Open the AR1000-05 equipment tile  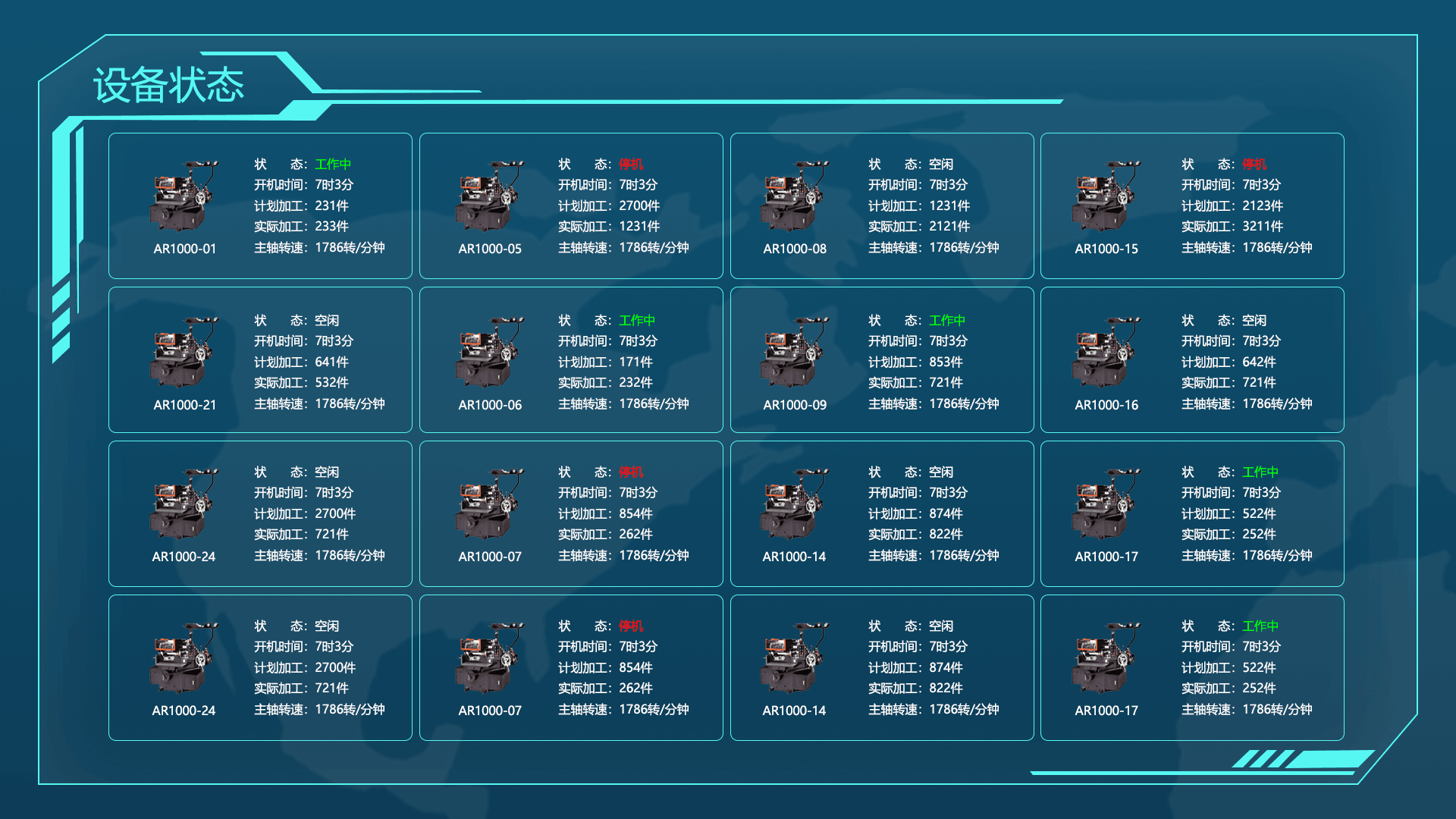pos(571,206)
